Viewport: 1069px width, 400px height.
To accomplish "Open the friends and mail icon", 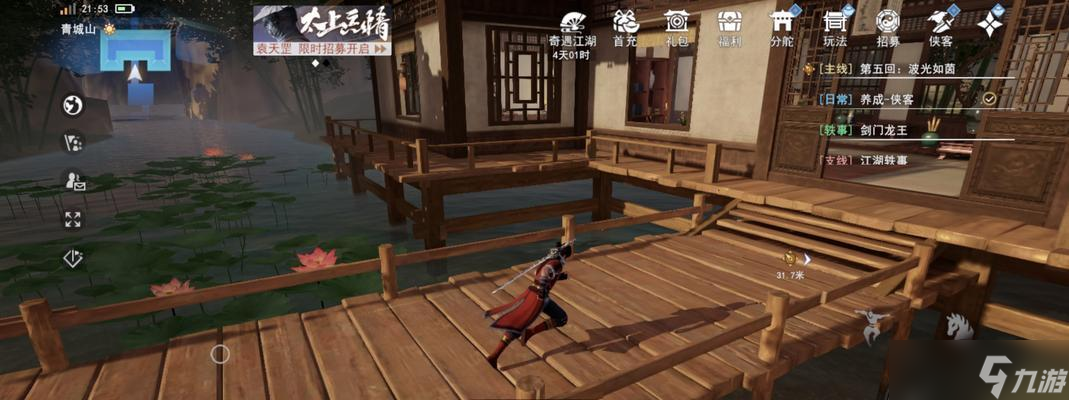I will (x=72, y=181).
